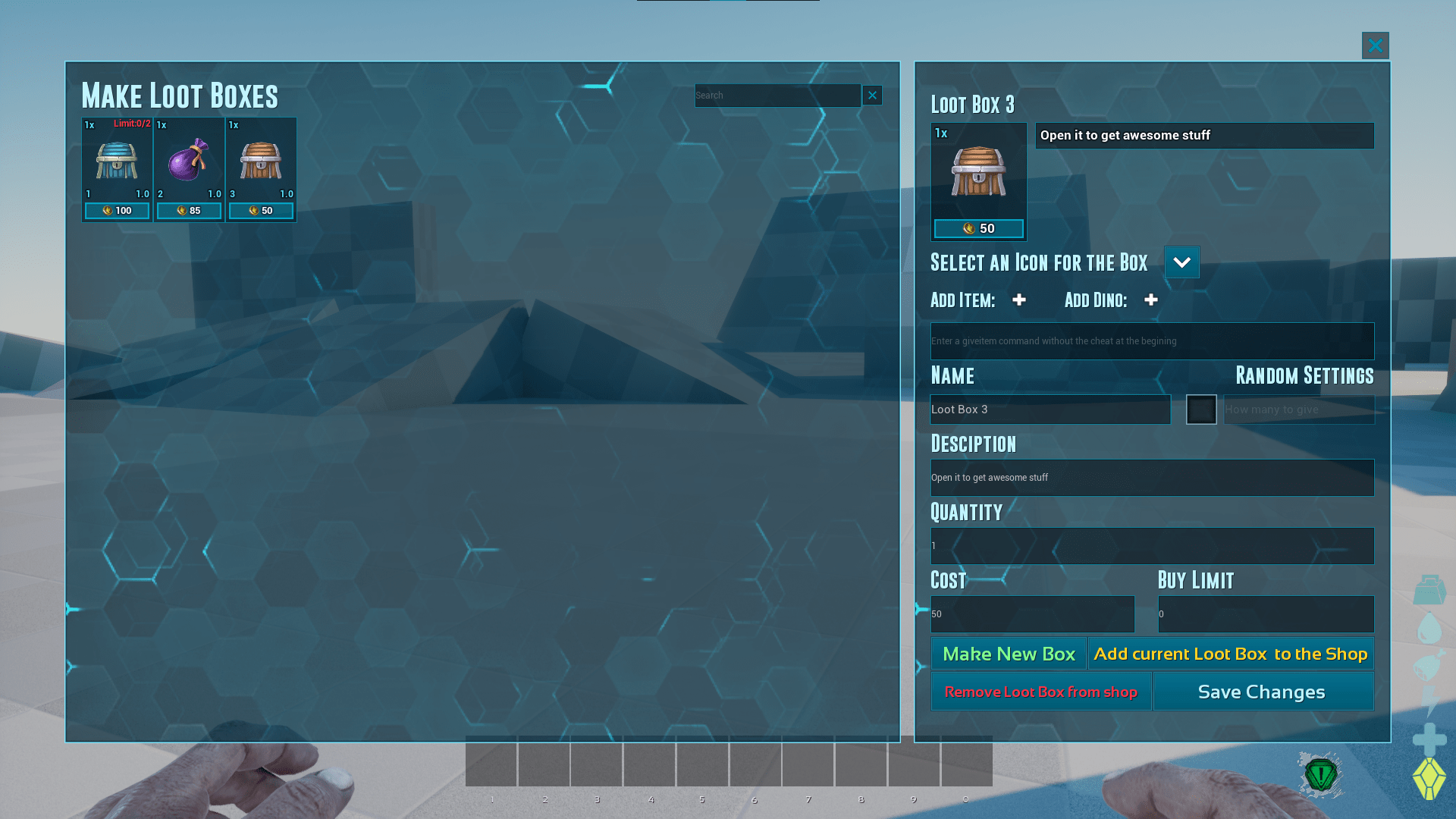Image resolution: width=1456 pixels, height=819 pixels.
Task: Click Remove Loot Box from shop
Action: pos(1040,691)
